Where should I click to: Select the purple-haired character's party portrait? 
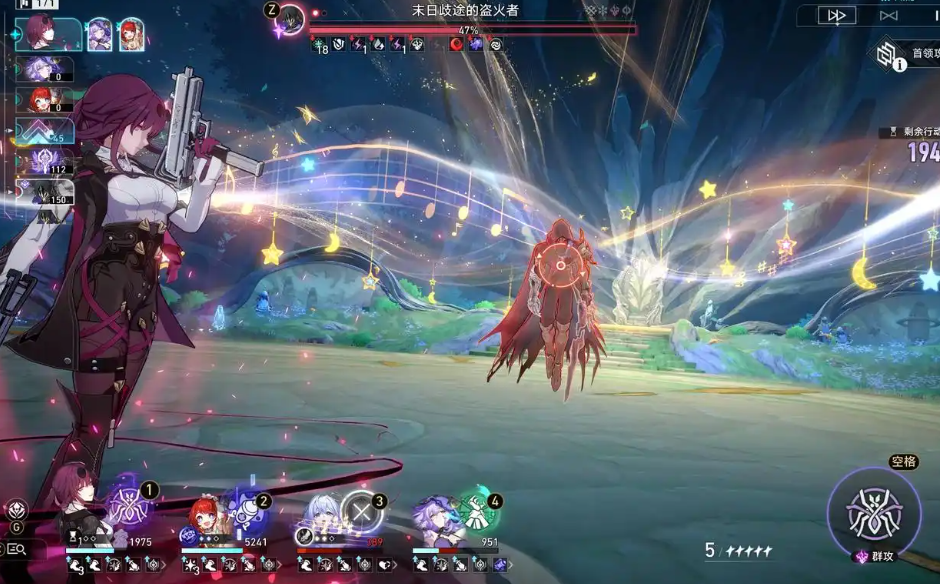coord(435,516)
